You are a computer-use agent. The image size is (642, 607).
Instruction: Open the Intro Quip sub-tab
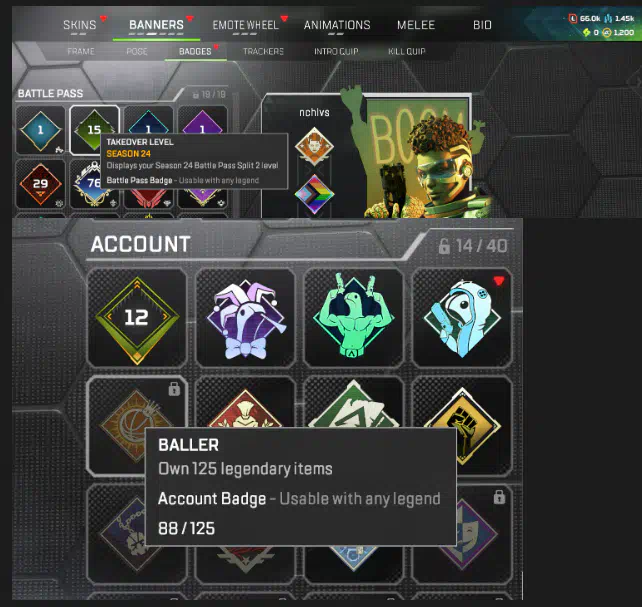335,51
